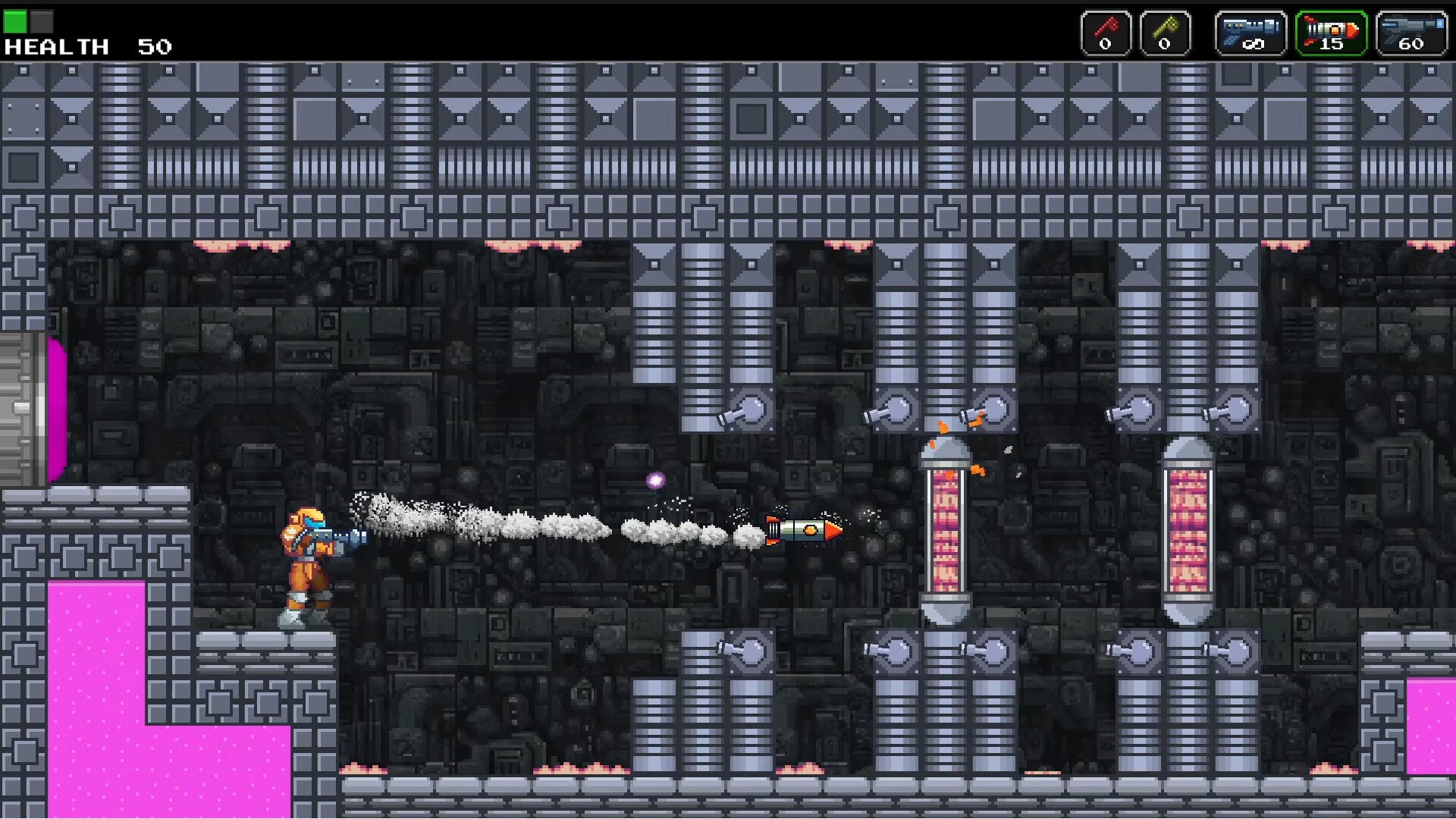The width and height of the screenshot is (1456, 819).
Task: Equip the gray rifle with 60 ammo
Action: [x=1411, y=33]
